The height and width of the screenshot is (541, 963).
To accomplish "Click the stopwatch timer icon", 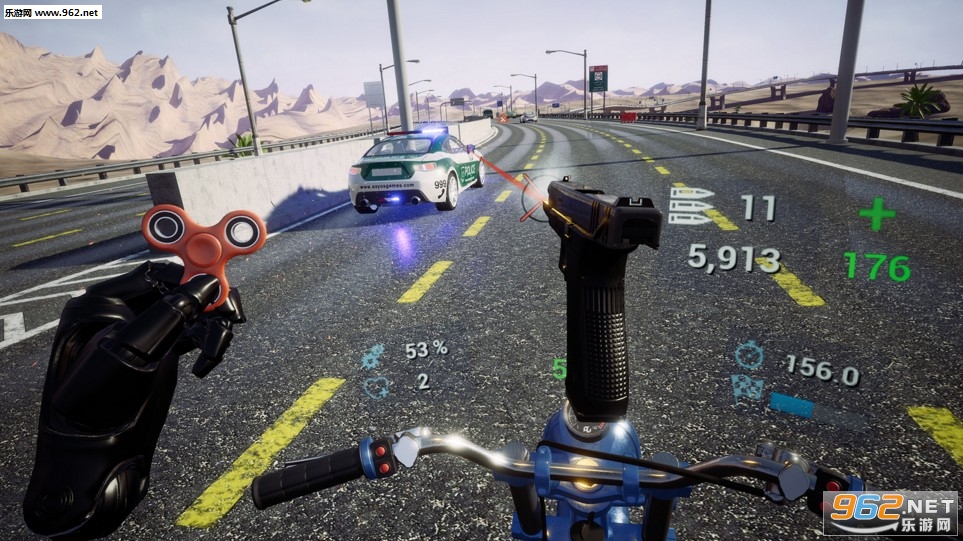I will 748,355.
